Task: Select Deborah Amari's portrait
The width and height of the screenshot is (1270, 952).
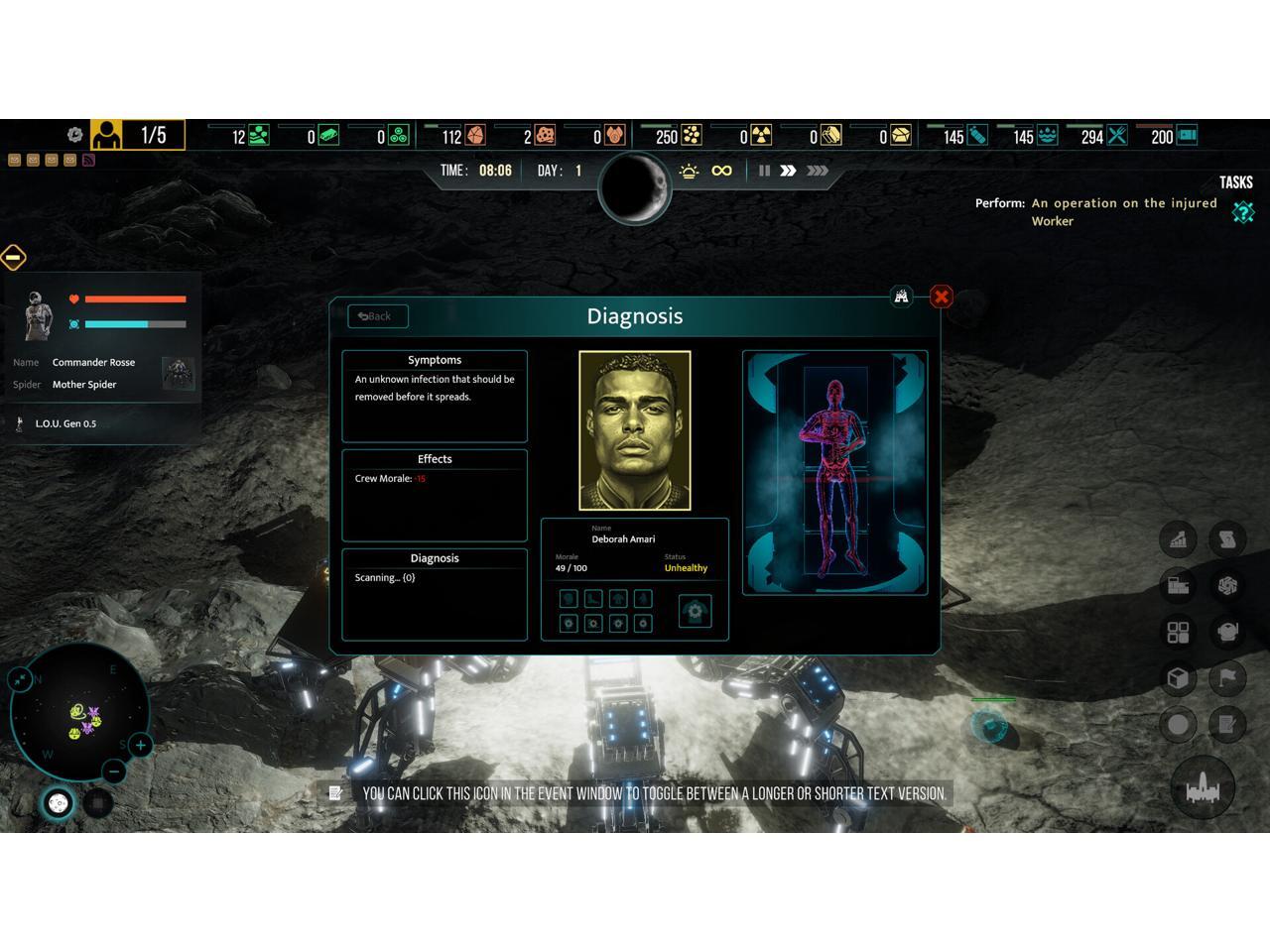Action: (635, 430)
